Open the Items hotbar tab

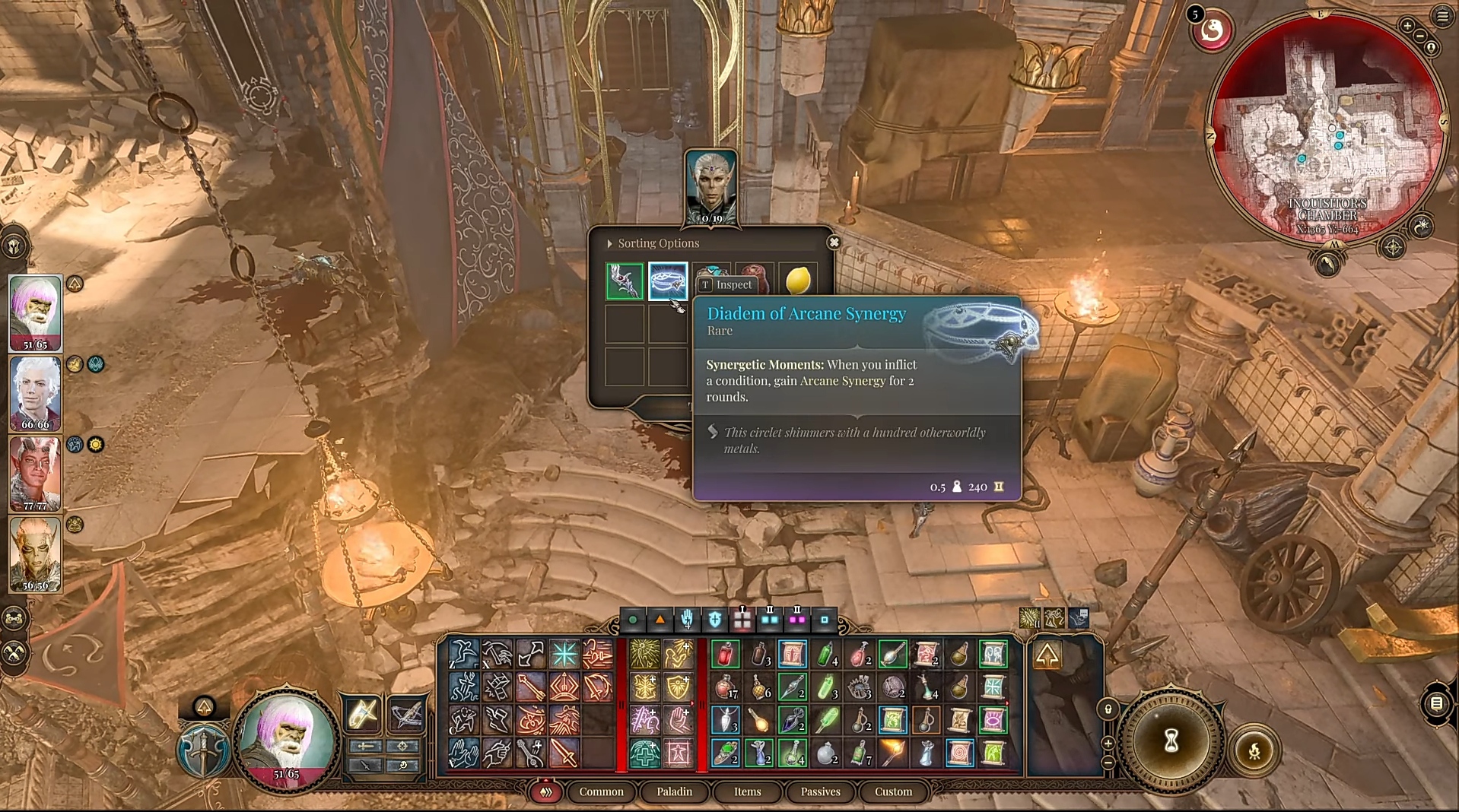(747, 791)
